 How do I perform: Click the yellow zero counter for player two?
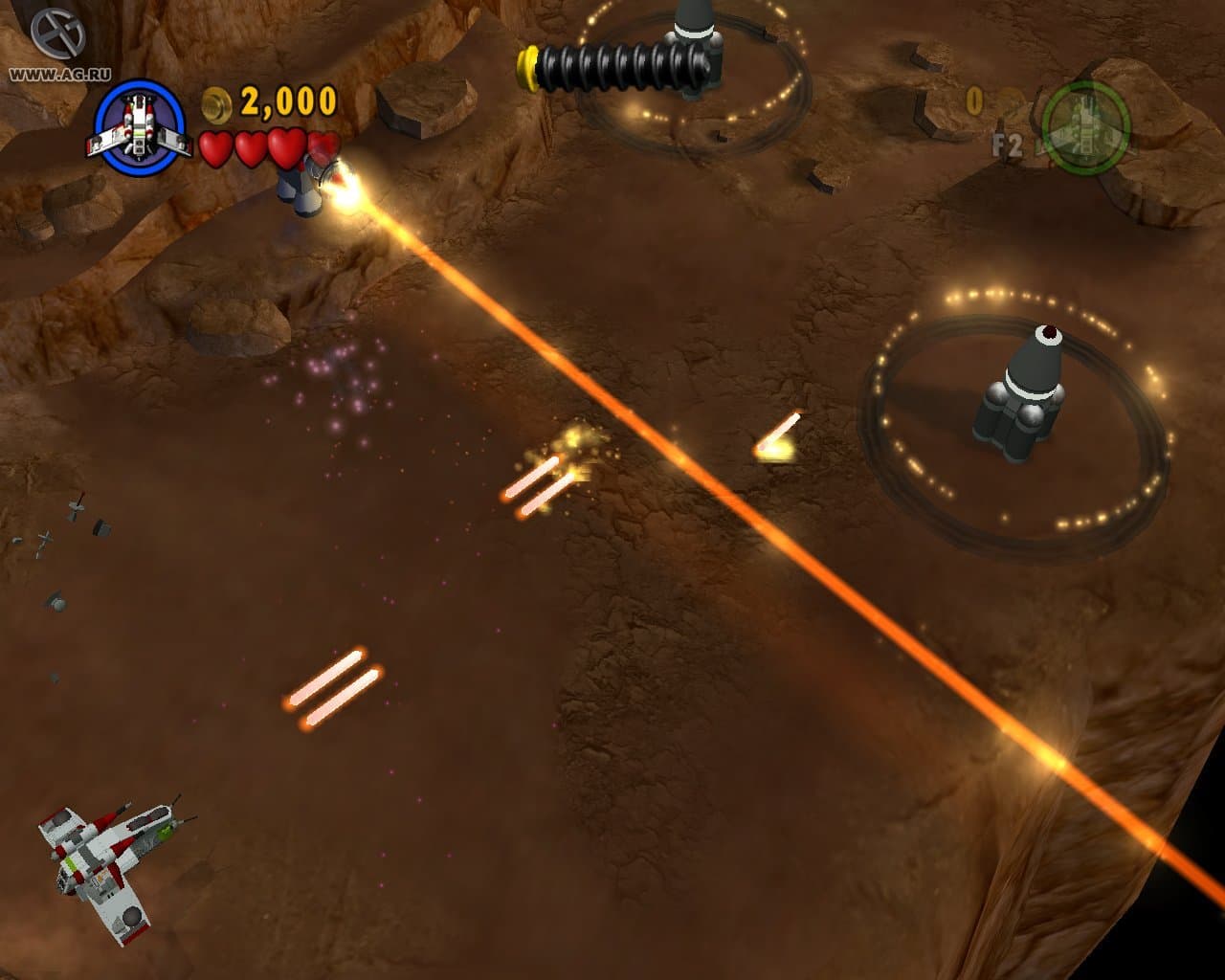(x=976, y=99)
